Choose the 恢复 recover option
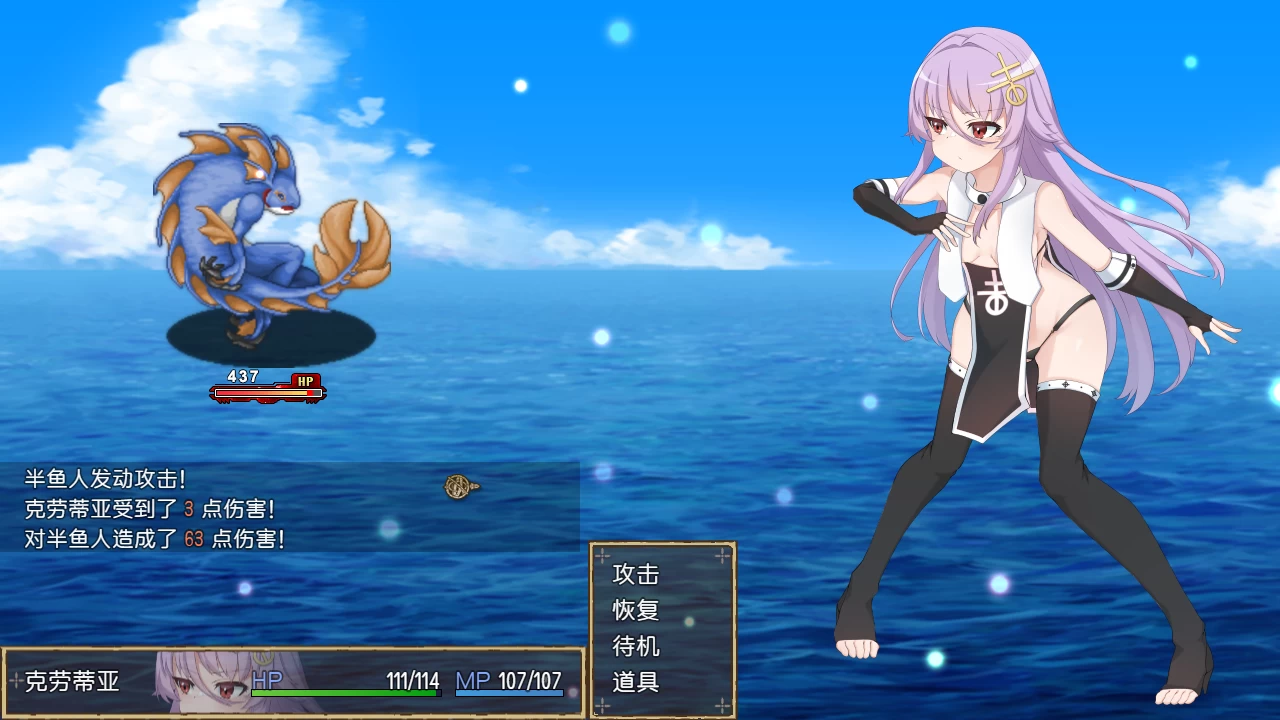 634,611
